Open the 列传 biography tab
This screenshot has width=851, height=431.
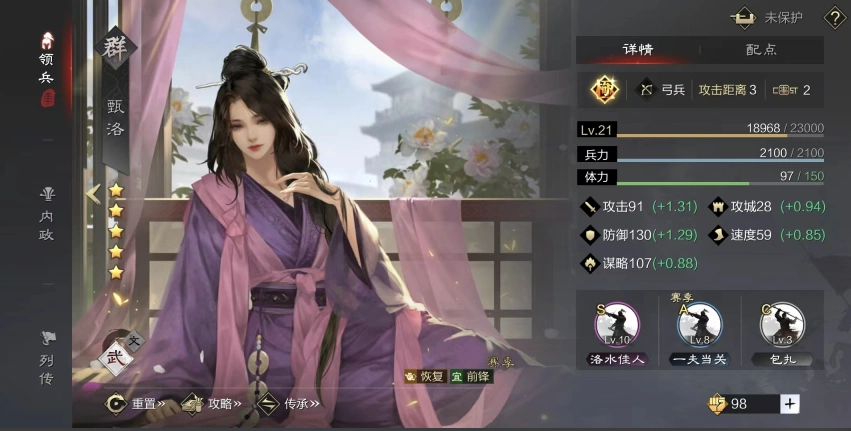(x=46, y=356)
